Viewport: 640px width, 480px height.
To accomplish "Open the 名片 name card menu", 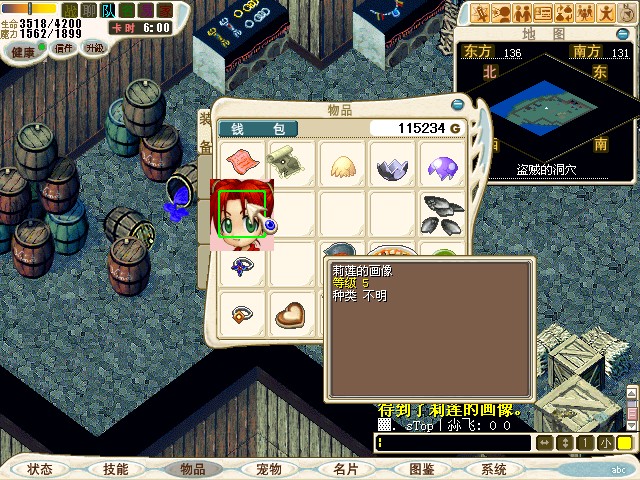I will coord(345,469).
